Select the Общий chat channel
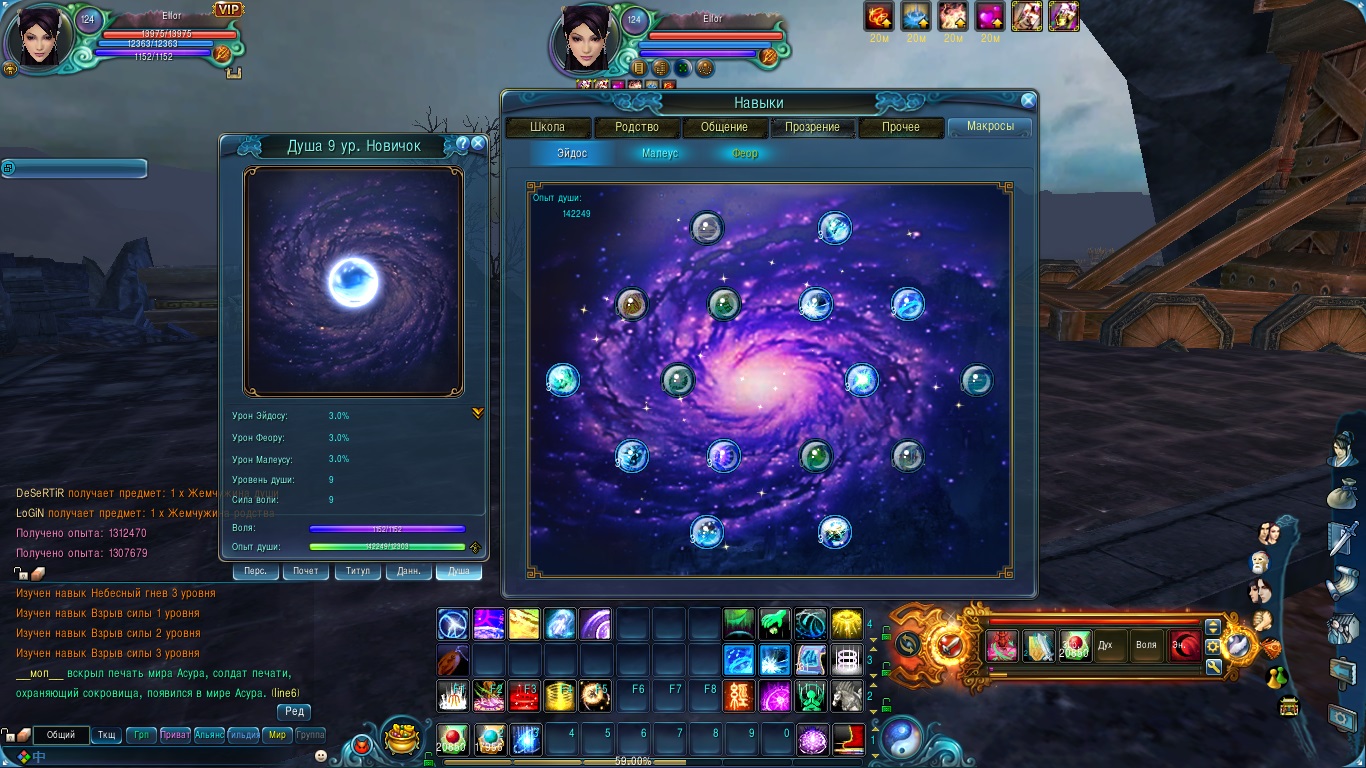 click(x=61, y=735)
